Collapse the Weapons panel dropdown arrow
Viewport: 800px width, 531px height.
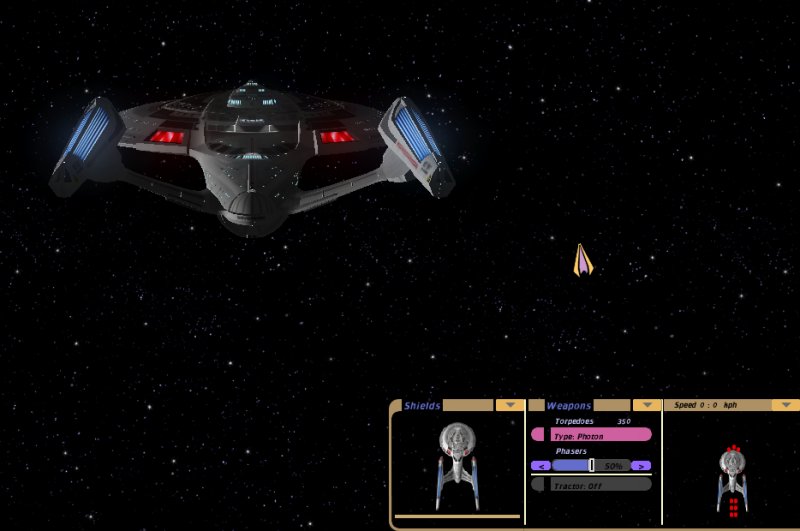648,405
